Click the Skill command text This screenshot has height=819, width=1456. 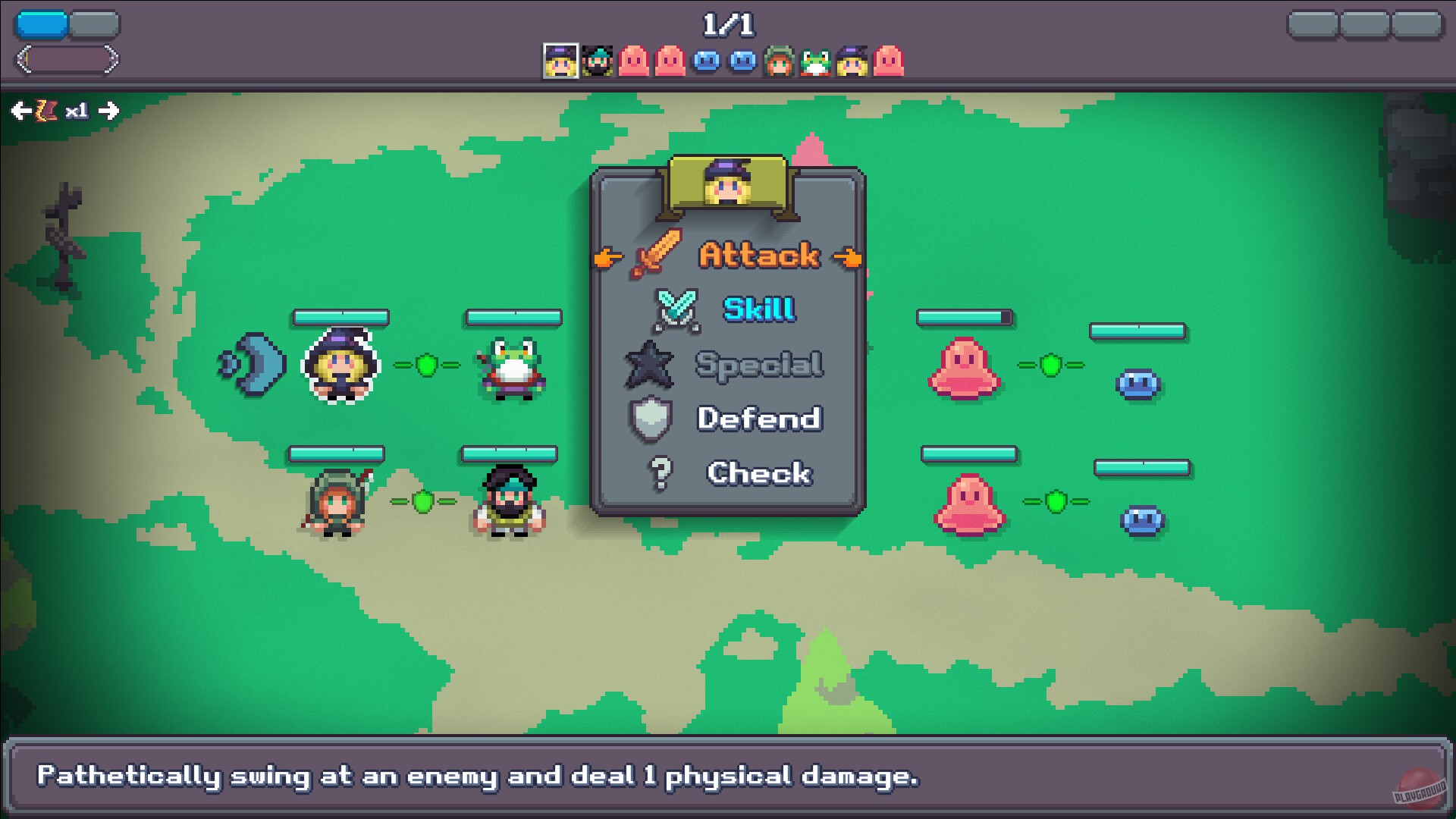click(x=758, y=307)
